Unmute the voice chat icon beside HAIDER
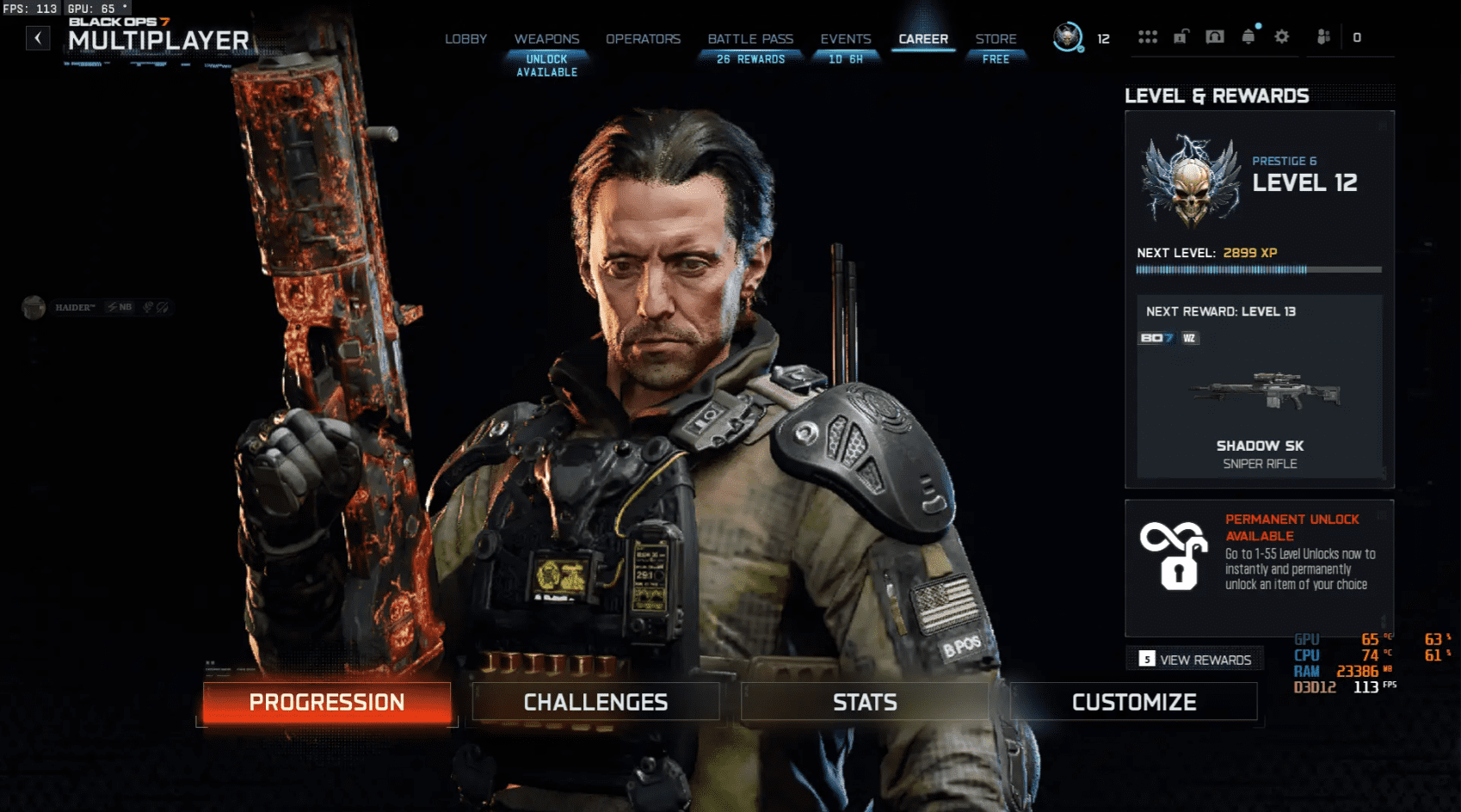This screenshot has height=812, width=1461. [x=163, y=308]
